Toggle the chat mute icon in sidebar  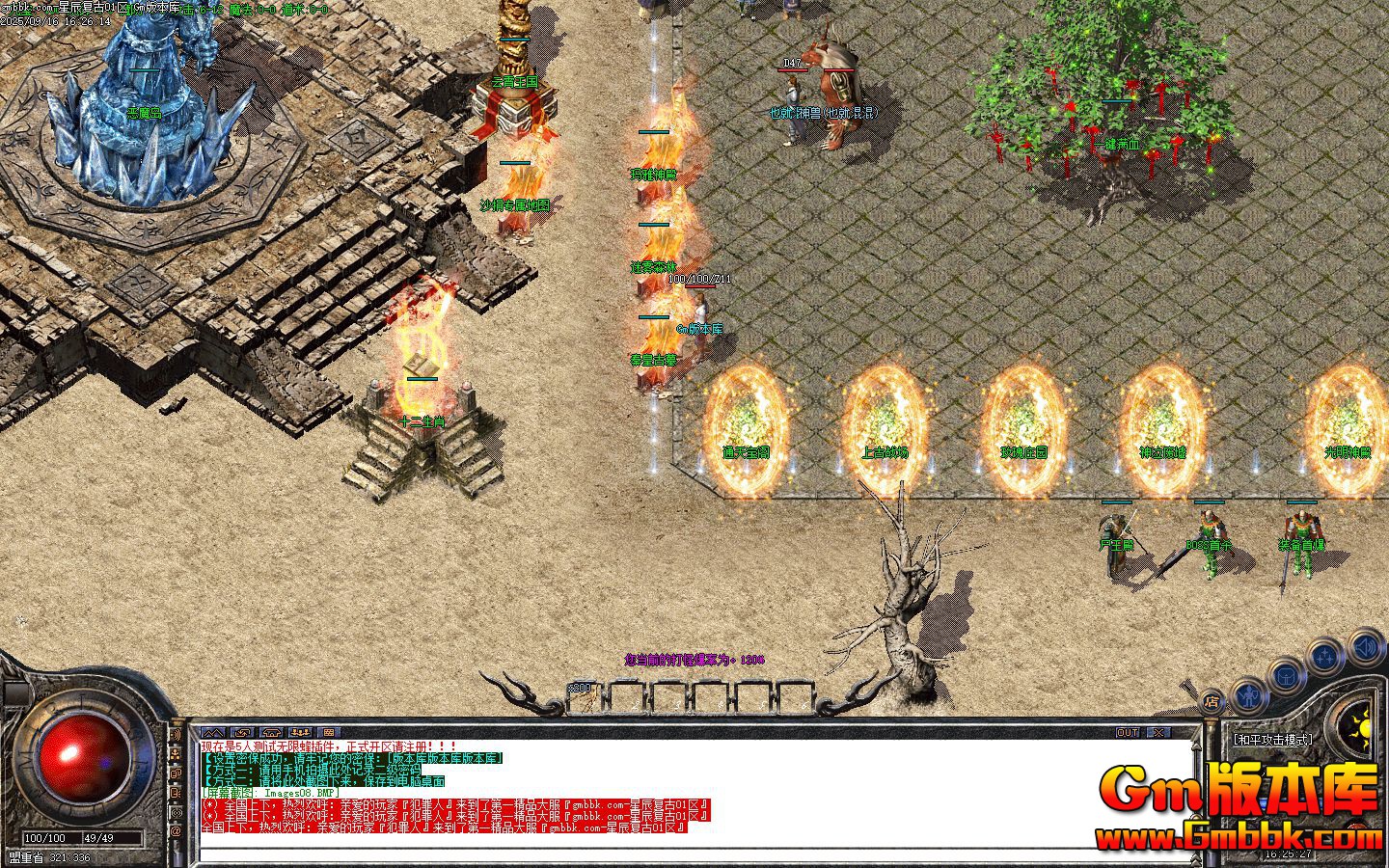click(177, 793)
